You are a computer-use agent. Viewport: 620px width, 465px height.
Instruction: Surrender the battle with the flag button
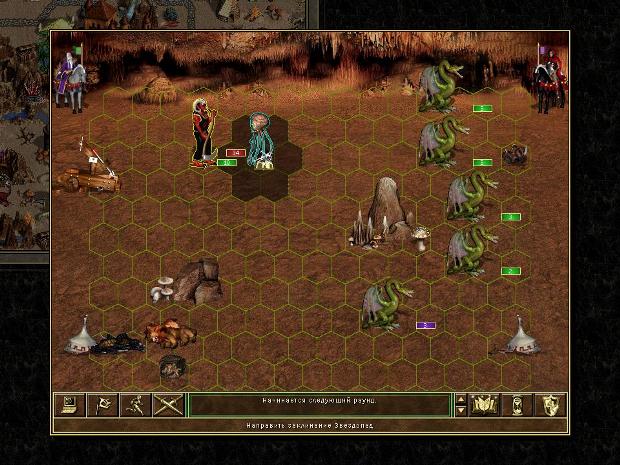coord(102,405)
